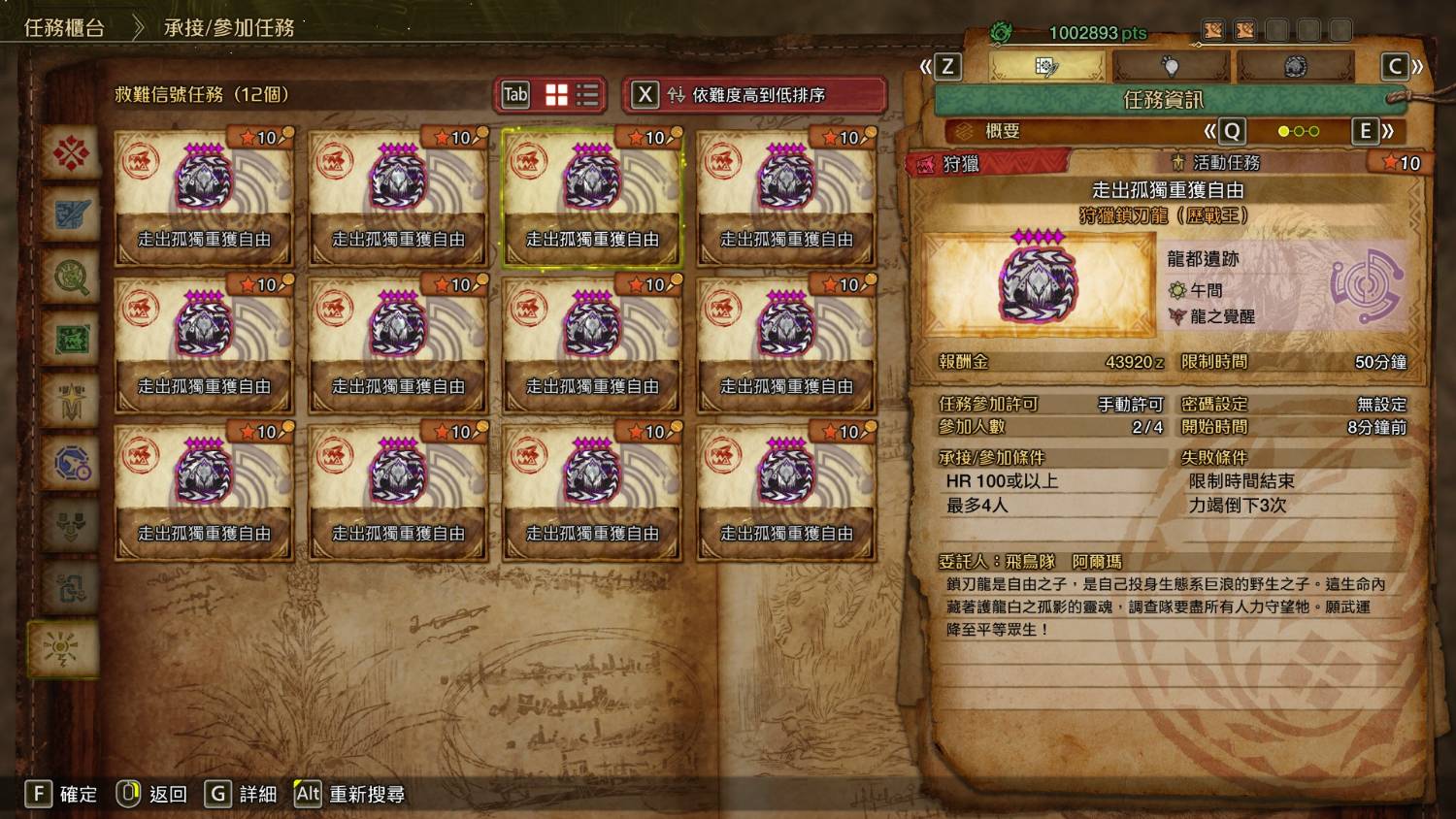The height and width of the screenshot is (819, 1456).
Task: Select the SOS flare category tab
Action: point(64,648)
